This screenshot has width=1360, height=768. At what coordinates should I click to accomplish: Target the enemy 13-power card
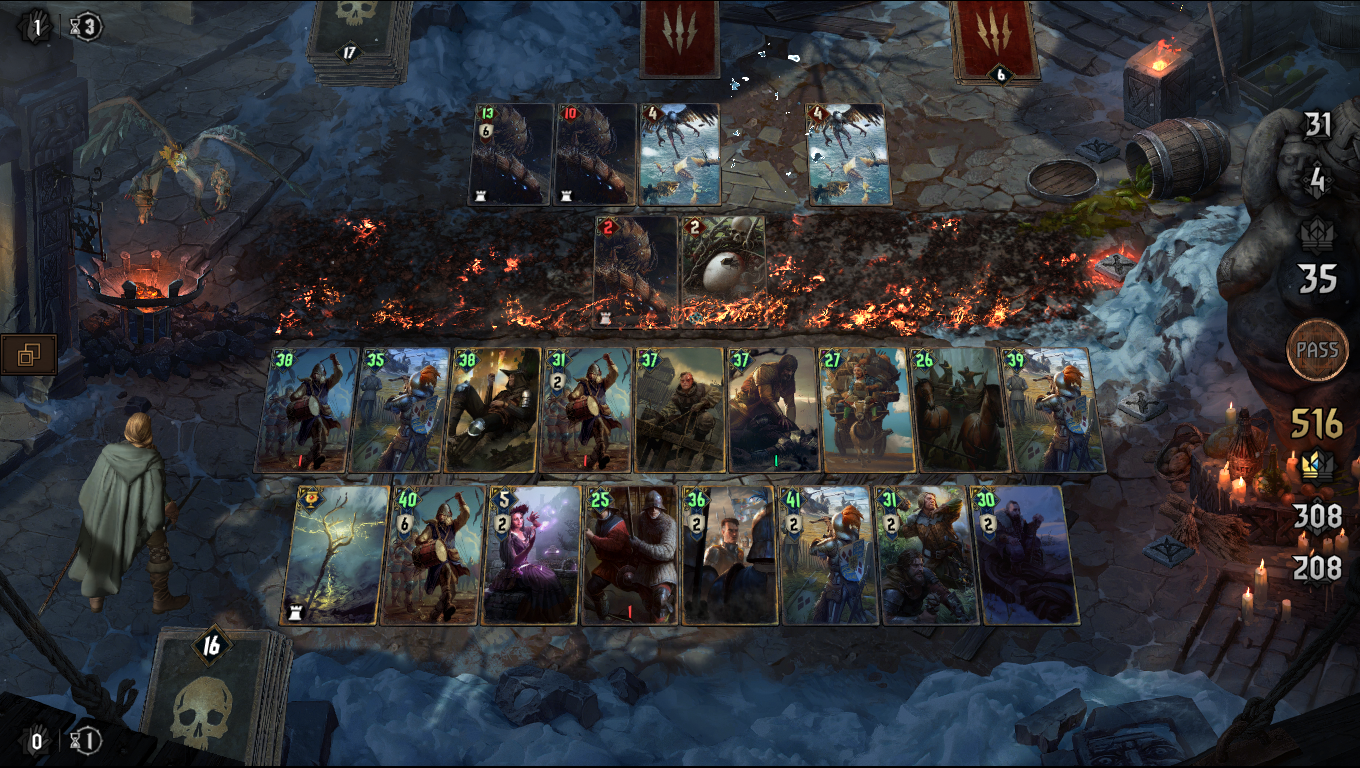pos(510,155)
